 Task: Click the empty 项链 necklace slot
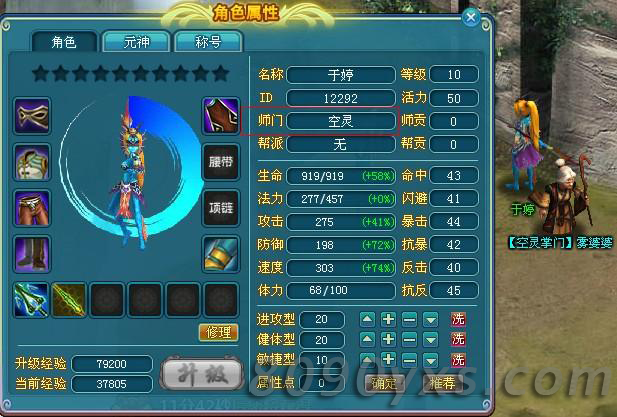point(220,208)
